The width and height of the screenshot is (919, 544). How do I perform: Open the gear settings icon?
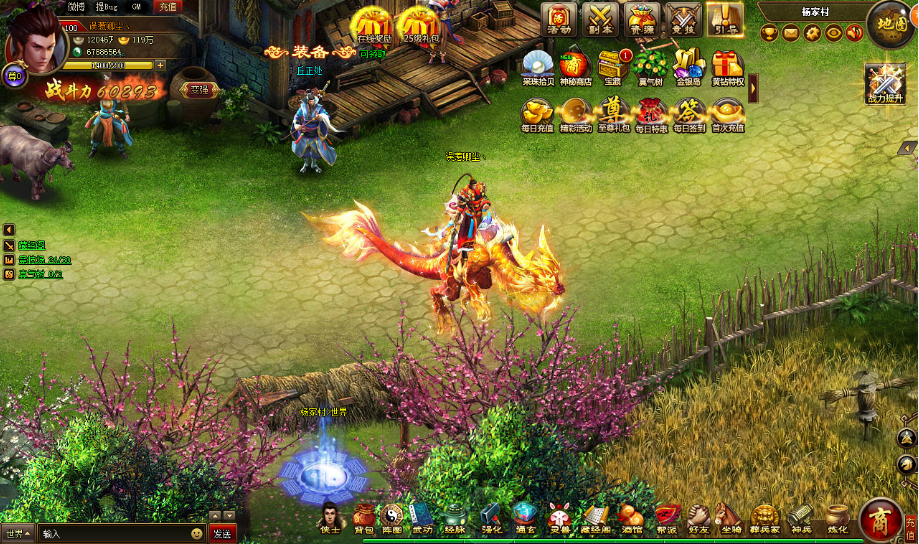click(x=812, y=33)
